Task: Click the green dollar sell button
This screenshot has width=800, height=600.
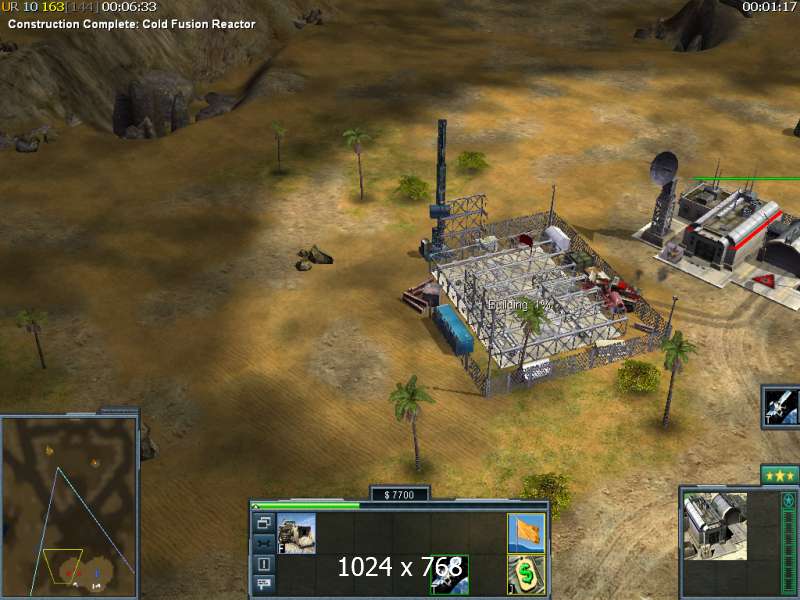Action: 526,574
